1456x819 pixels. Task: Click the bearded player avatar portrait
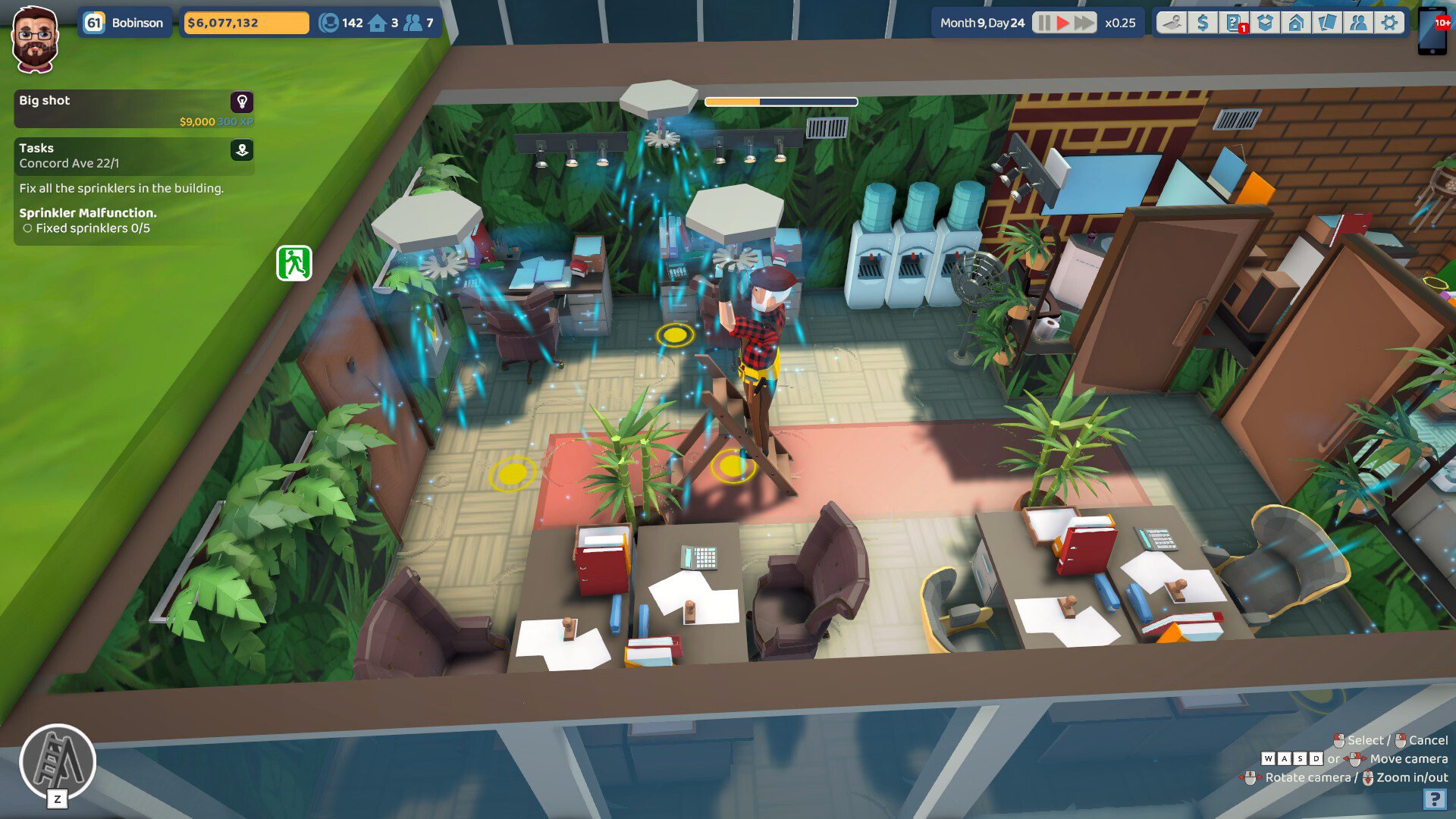(35, 39)
